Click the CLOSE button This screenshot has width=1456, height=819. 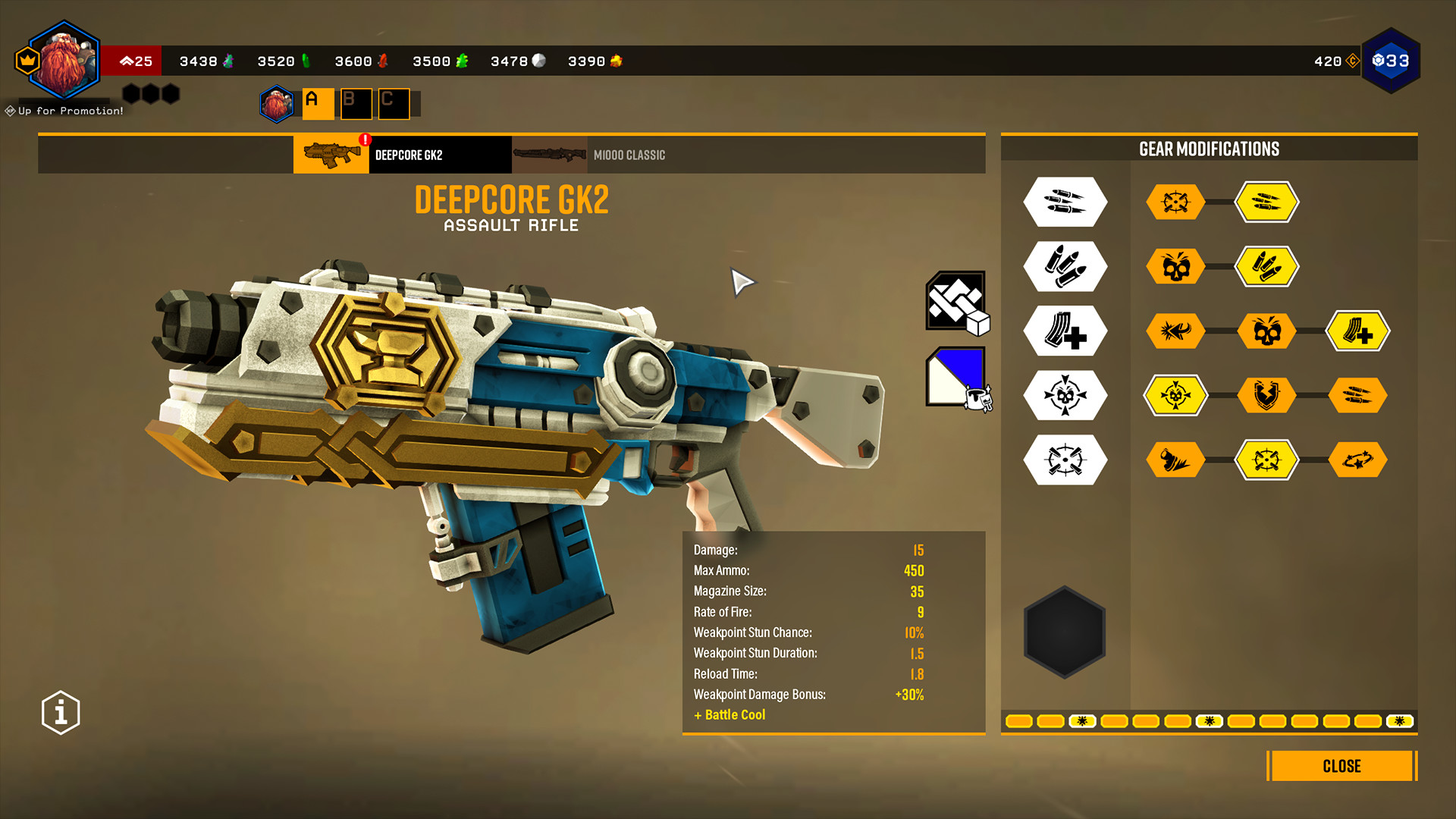[1341, 766]
